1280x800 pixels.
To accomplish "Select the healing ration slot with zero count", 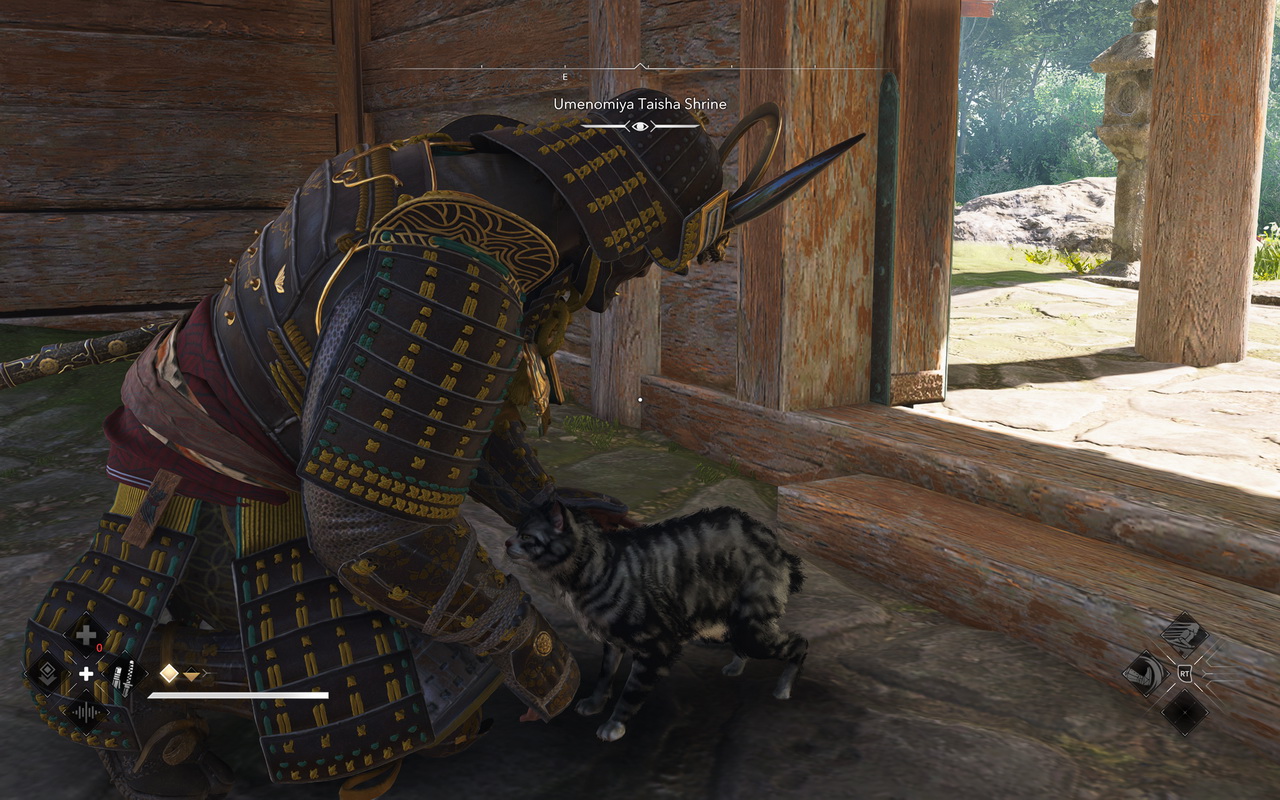I will click(x=87, y=634).
